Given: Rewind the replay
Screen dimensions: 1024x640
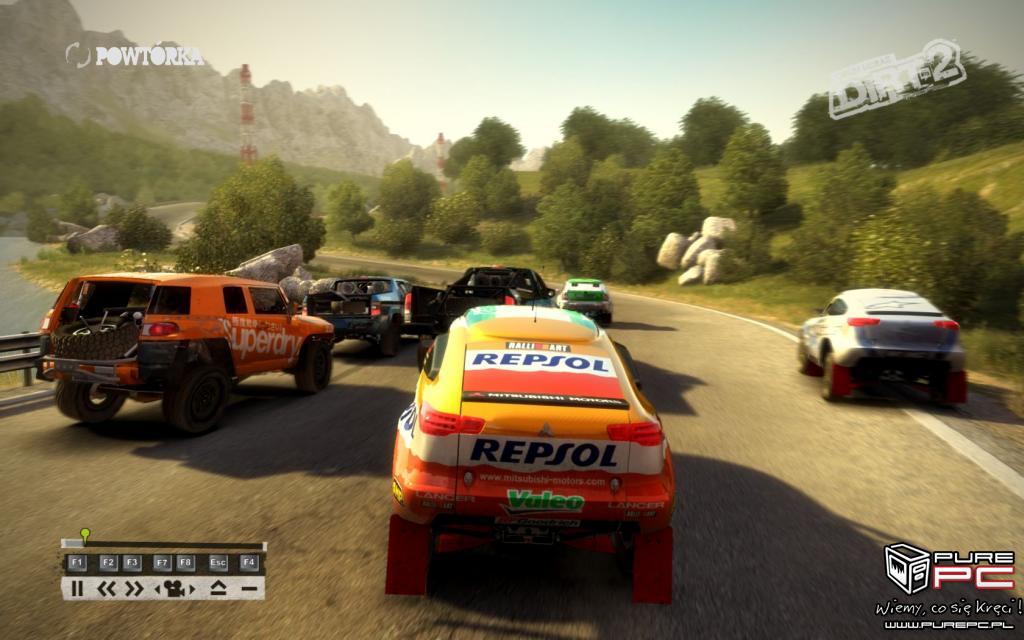Looking at the screenshot, I should pos(106,588).
